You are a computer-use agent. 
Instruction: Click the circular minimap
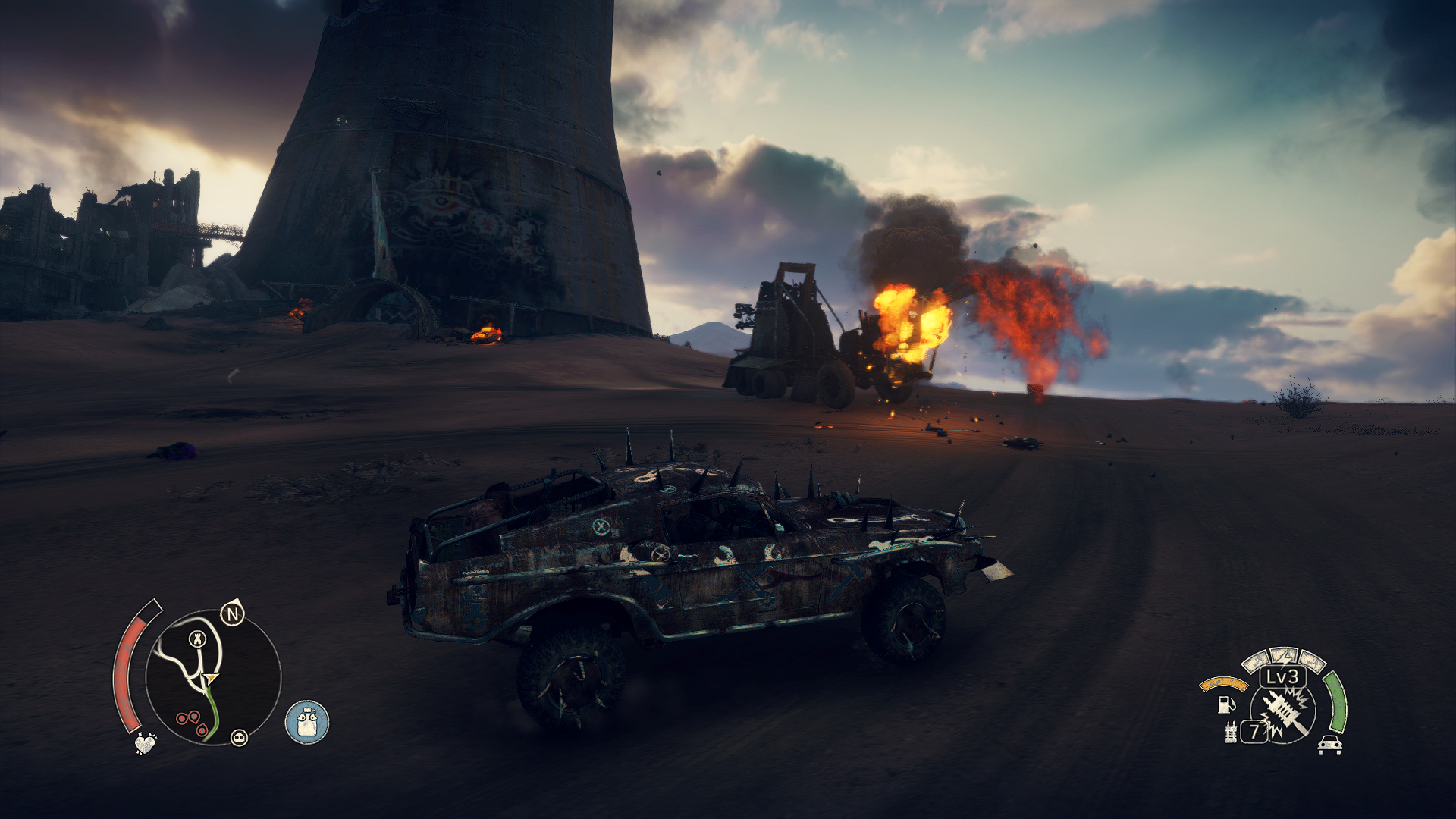pos(213,677)
